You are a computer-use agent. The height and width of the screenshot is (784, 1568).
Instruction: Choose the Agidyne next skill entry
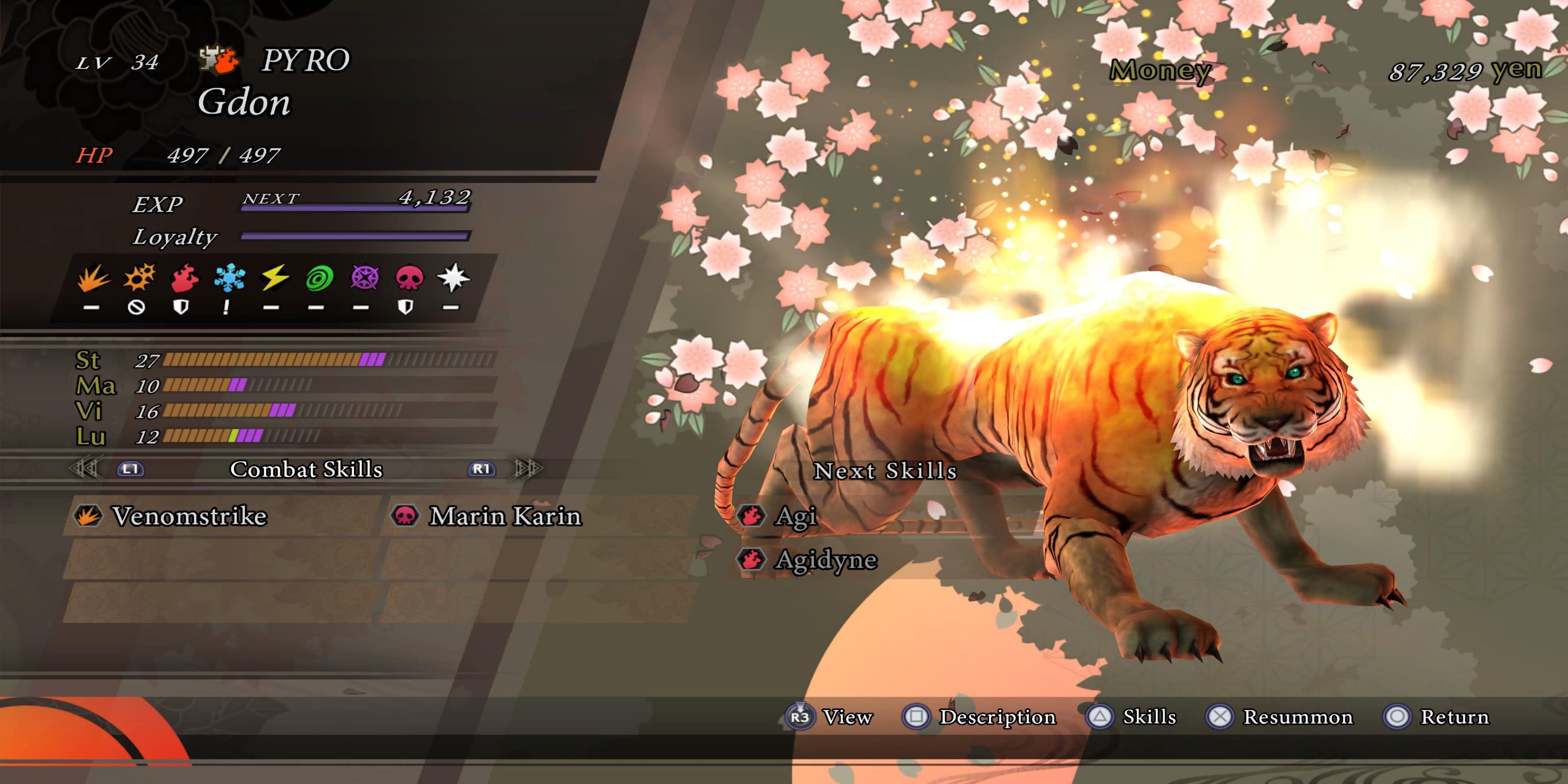[x=826, y=559]
